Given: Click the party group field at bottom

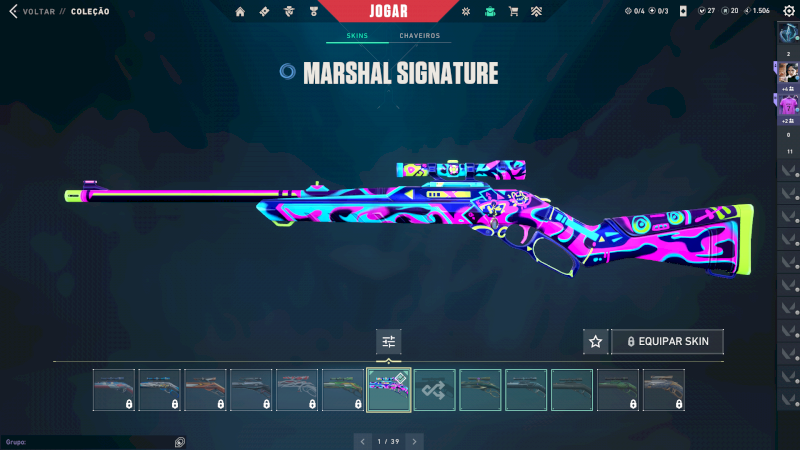Looking at the screenshot, I should (90, 441).
